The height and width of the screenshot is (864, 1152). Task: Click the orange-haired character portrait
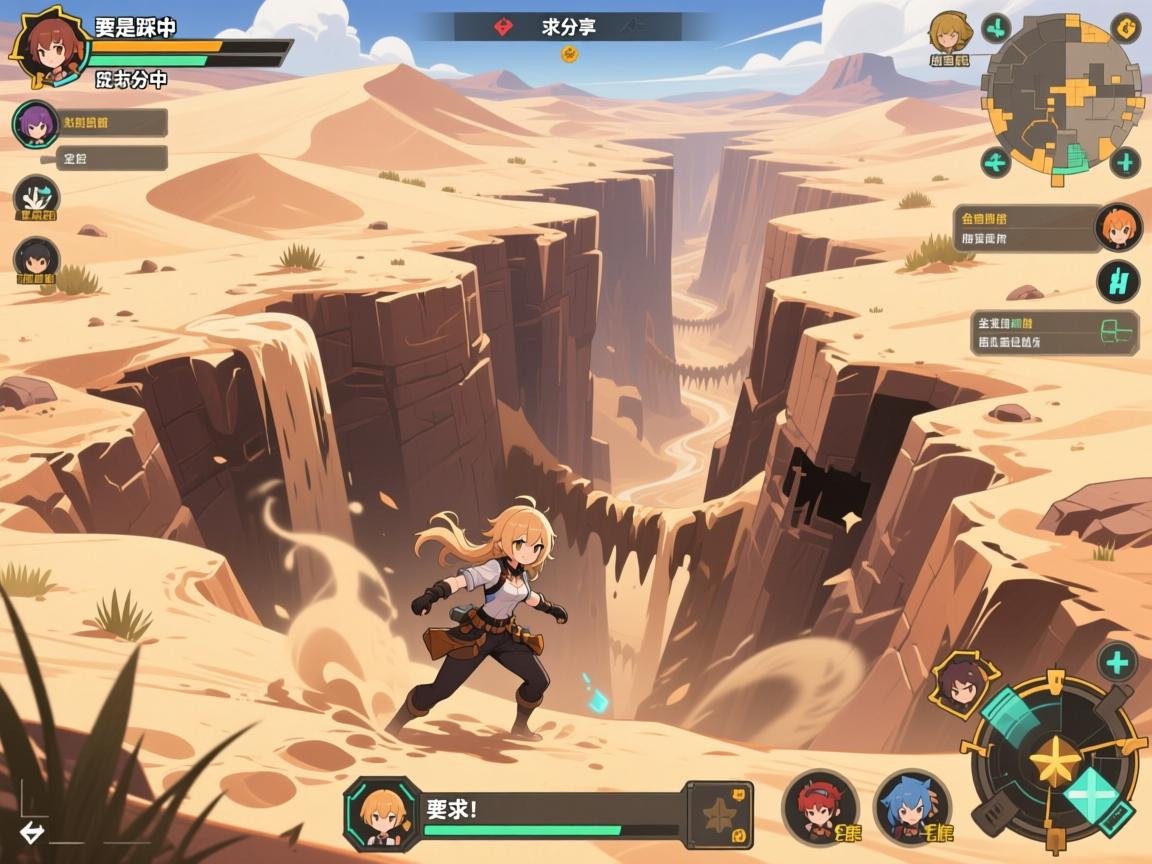click(x=1117, y=227)
